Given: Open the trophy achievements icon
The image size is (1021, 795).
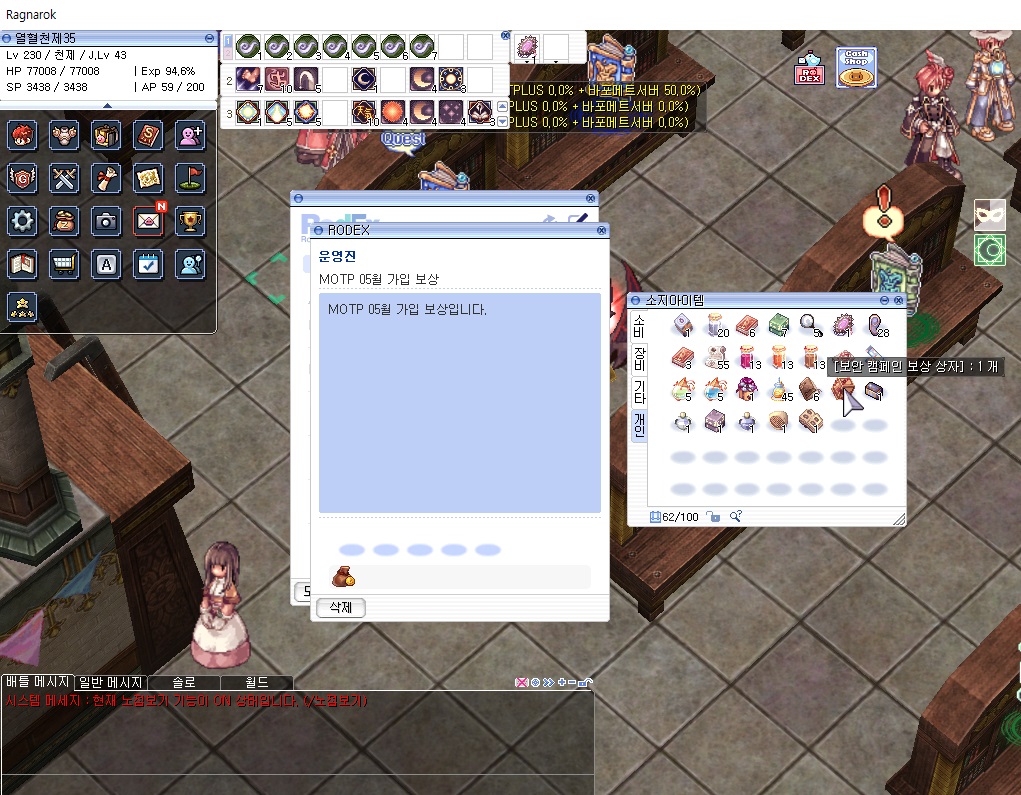Looking at the screenshot, I should pyautogui.click(x=190, y=221).
